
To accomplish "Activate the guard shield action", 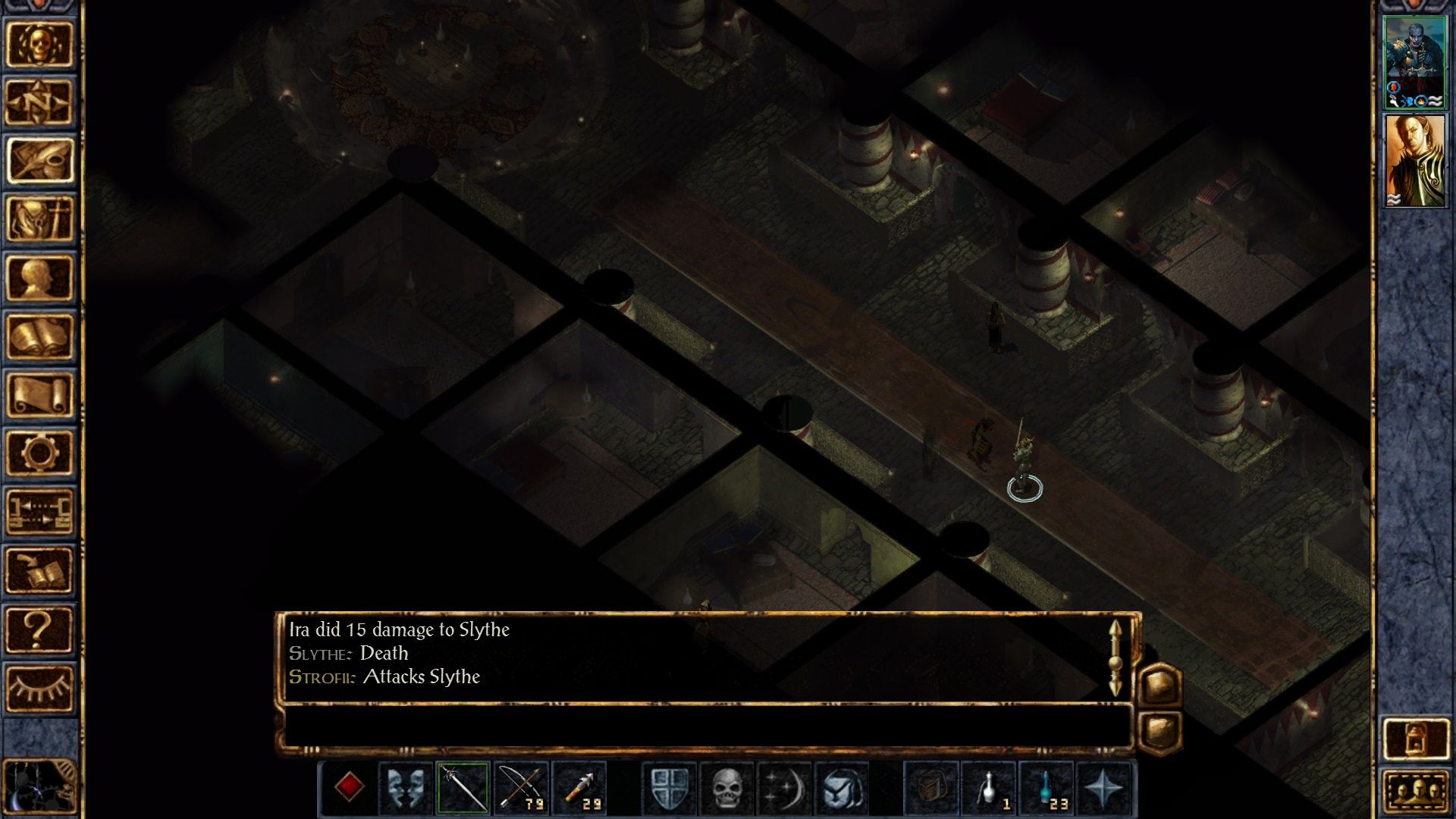I will point(670,788).
